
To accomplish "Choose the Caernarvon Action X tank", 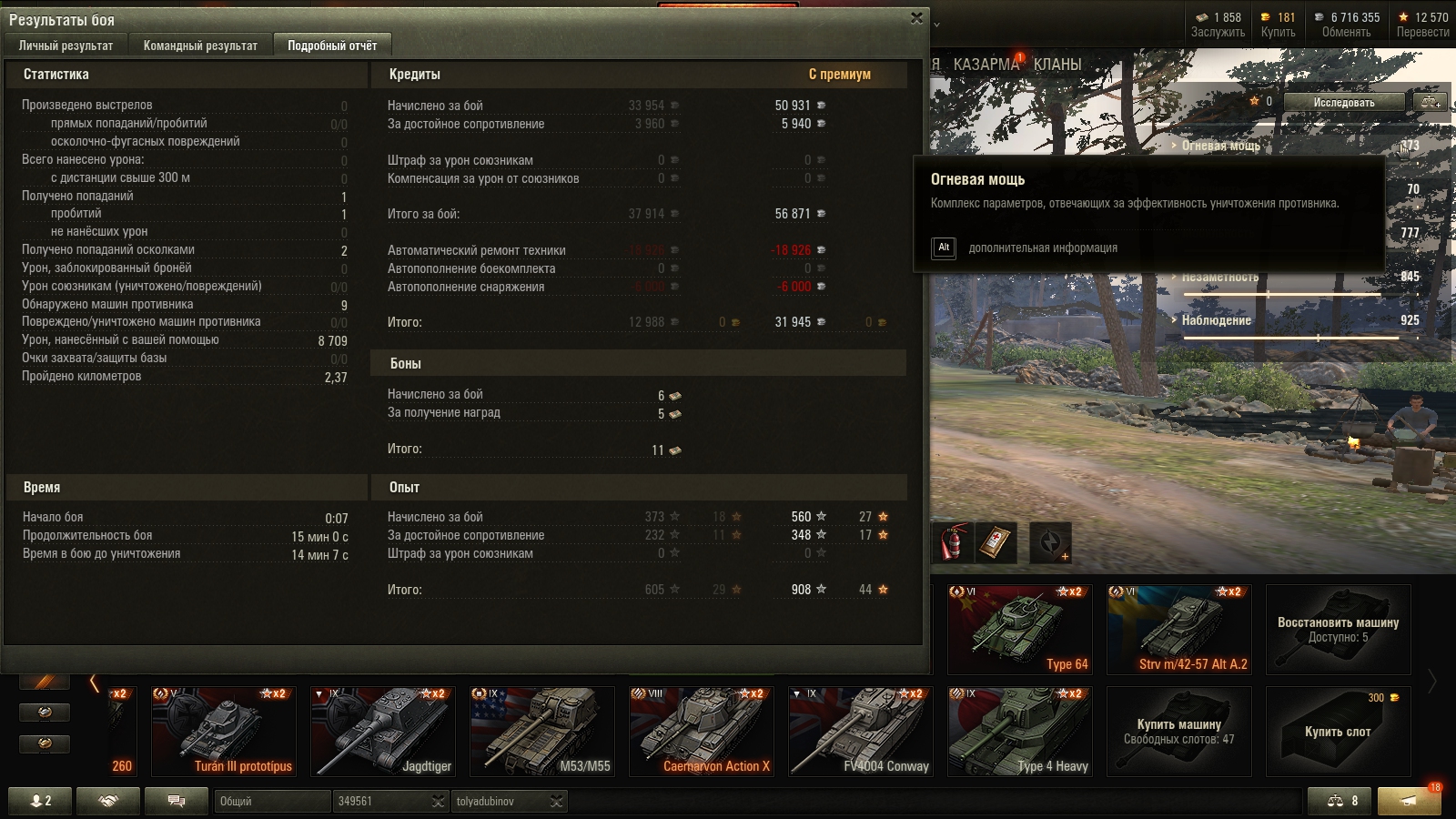I will pyautogui.click(x=701, y=731).
